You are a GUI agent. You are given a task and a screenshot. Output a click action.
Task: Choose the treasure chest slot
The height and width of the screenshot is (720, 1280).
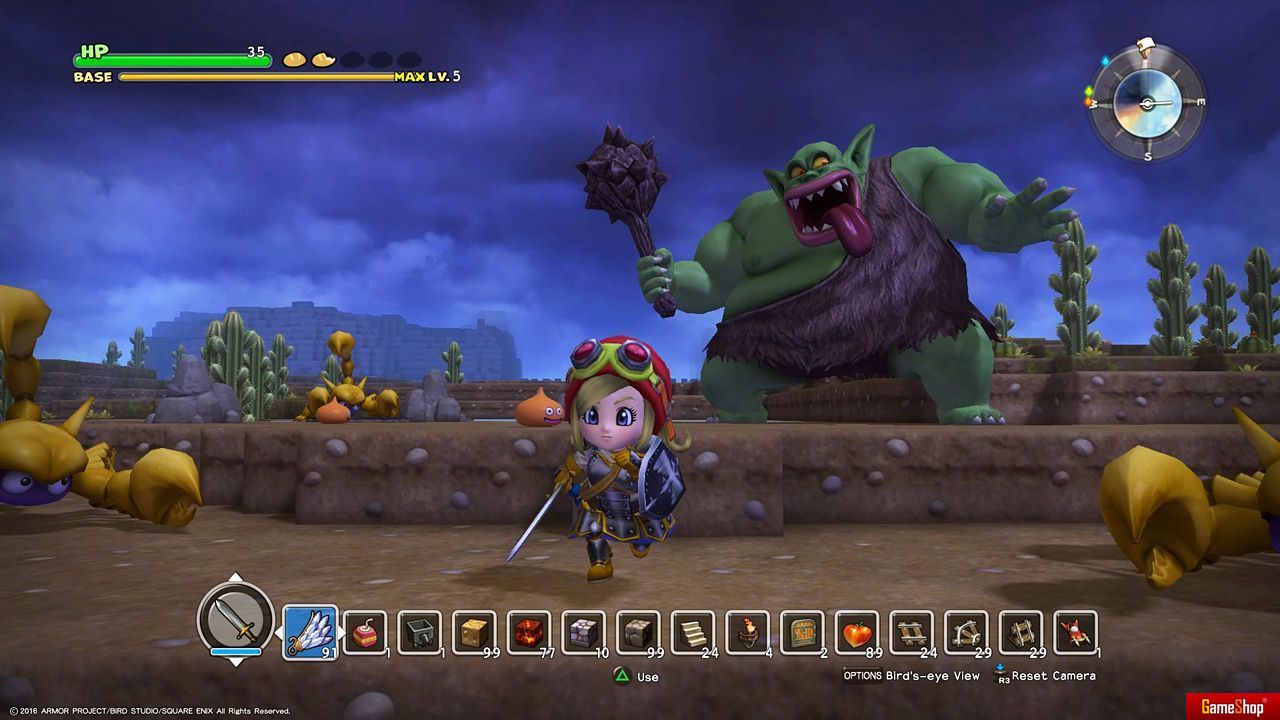802,632
